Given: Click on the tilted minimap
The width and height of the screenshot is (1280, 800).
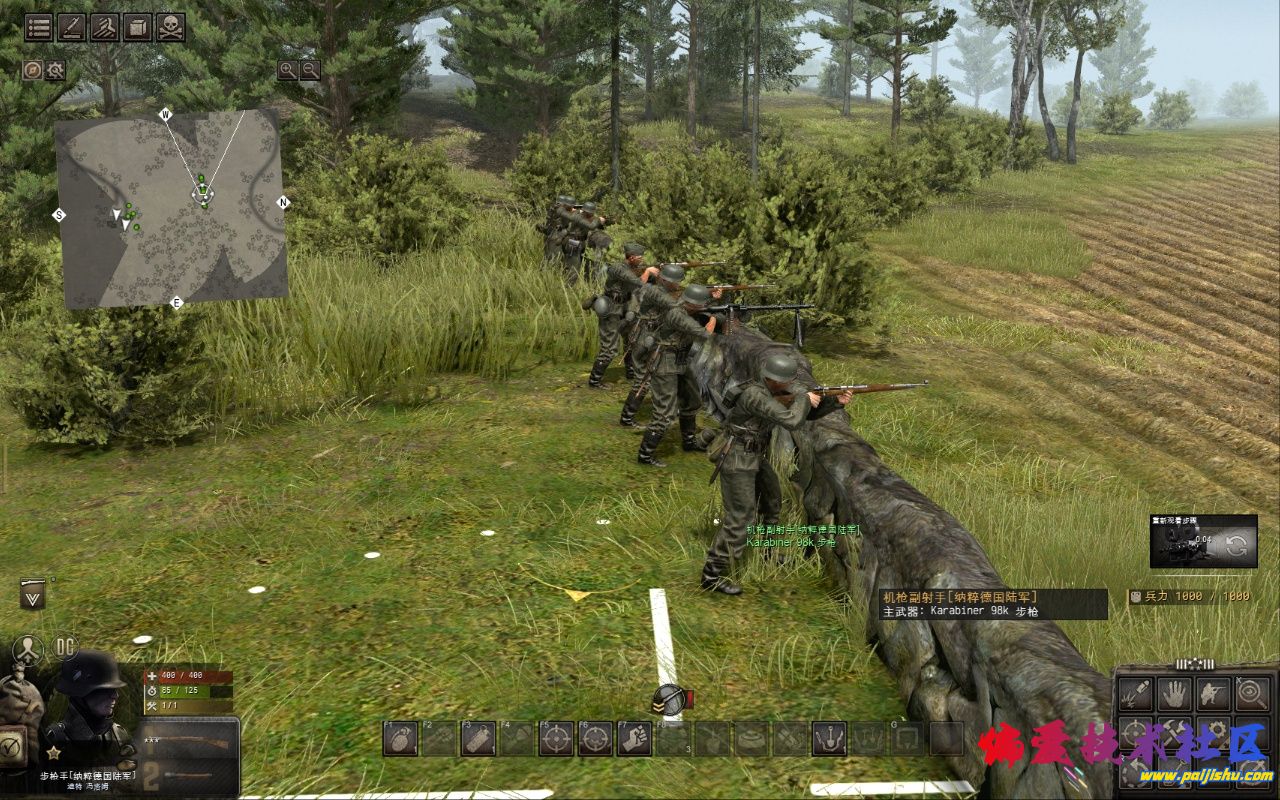Looking at the screenshot, I should click(x=170, y=210).
